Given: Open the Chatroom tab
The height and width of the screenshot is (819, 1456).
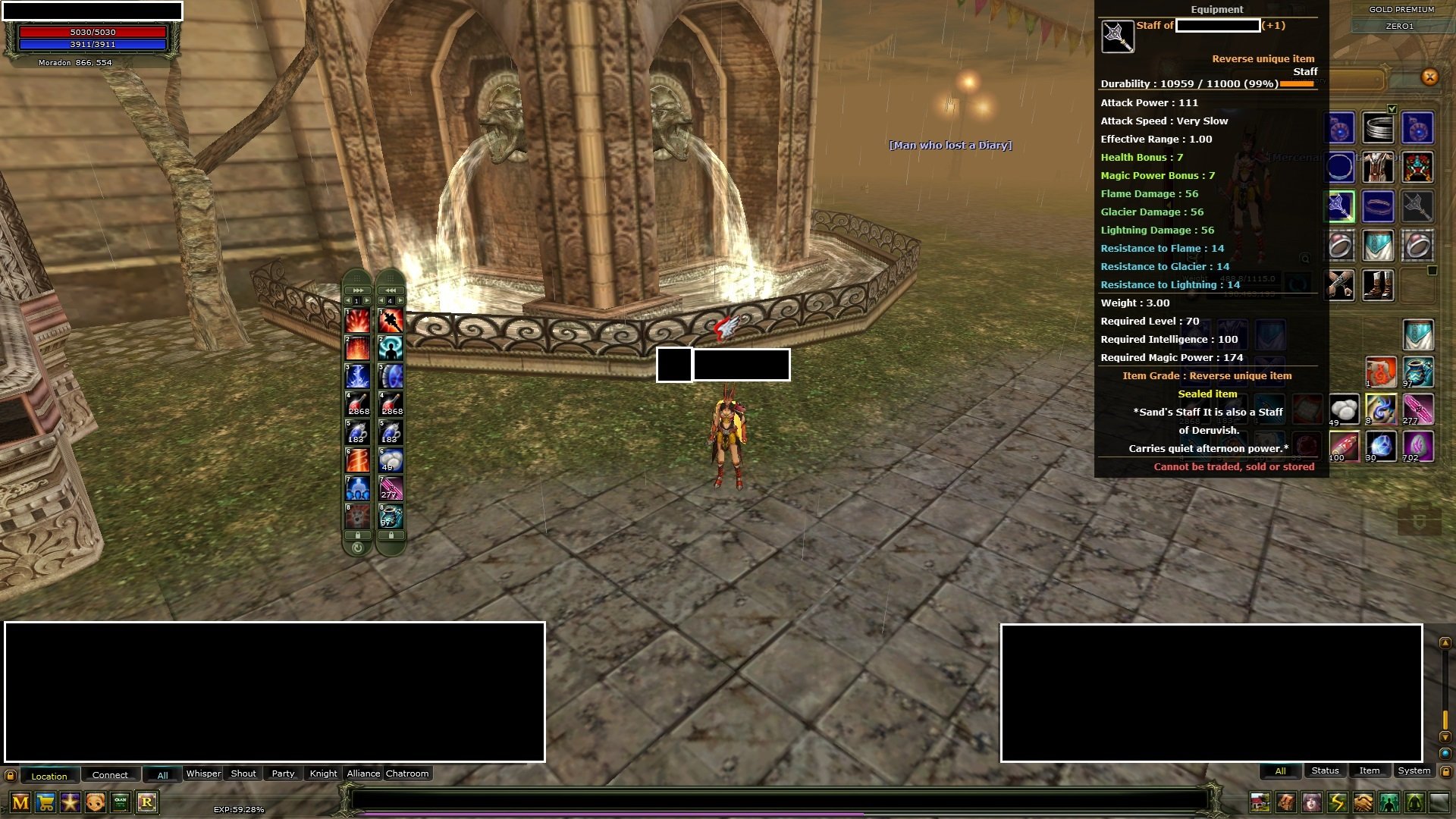Looking at the screenshot, I should pyautogui.click(x=407, y=774).
